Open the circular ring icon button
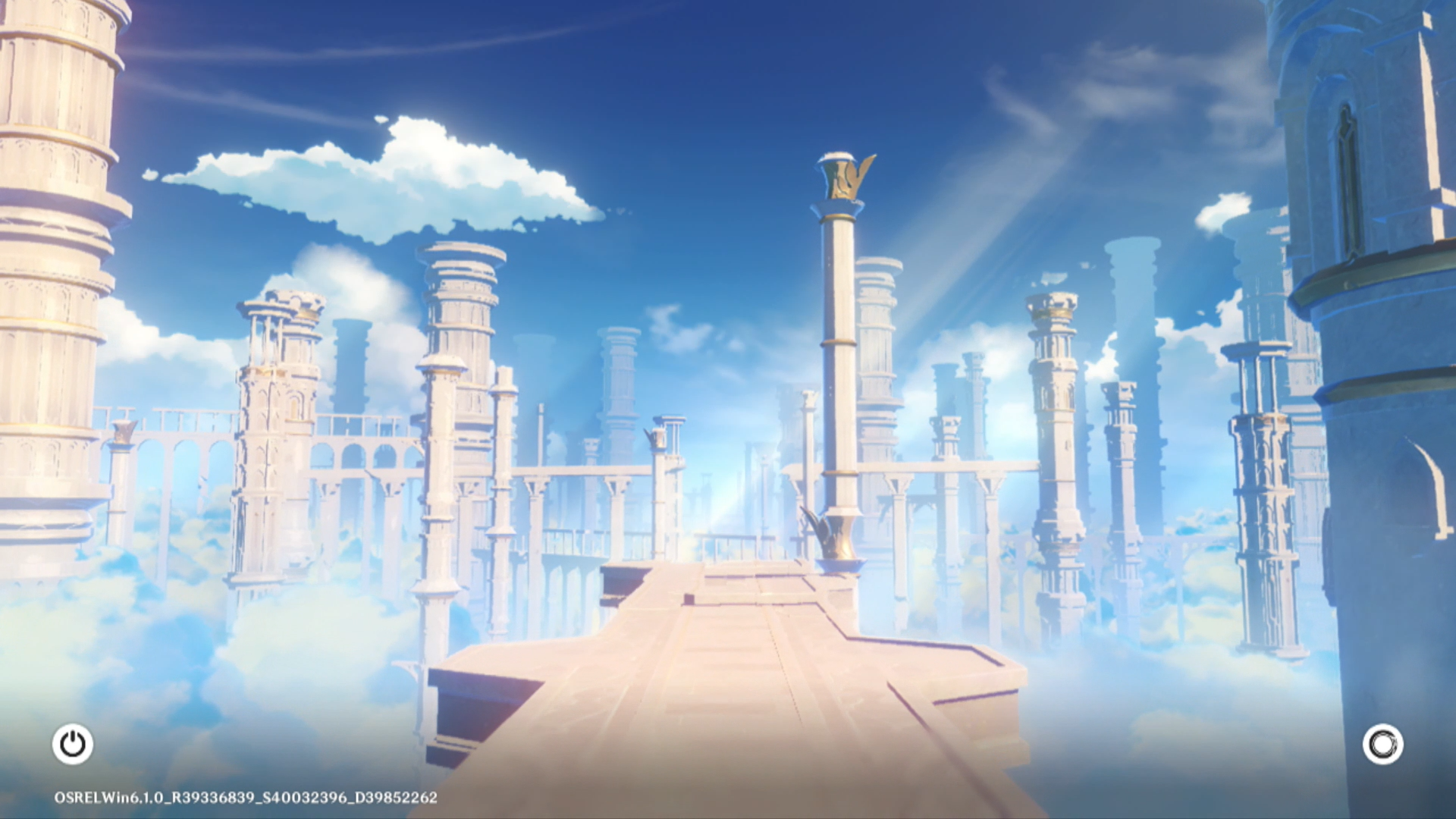Image resolution: width=1456 pixels, height=819 pixels. tap(1382, 744)
